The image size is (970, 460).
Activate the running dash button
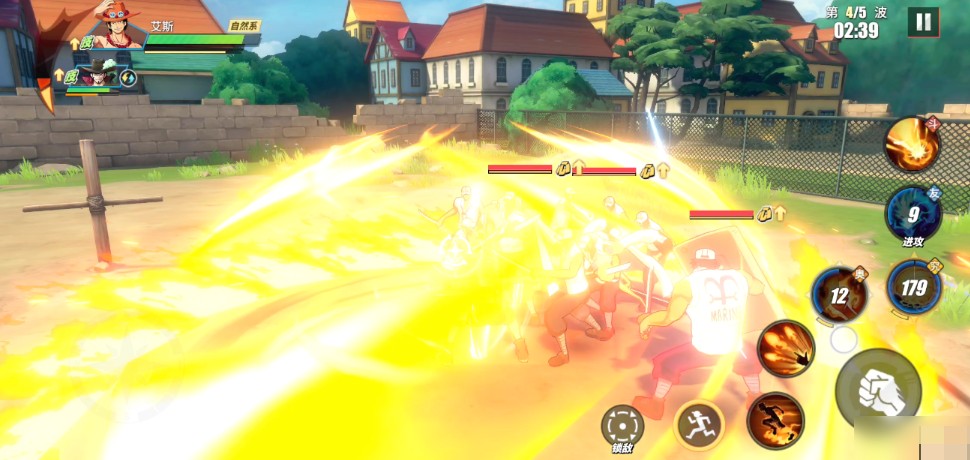click(699, 426)
